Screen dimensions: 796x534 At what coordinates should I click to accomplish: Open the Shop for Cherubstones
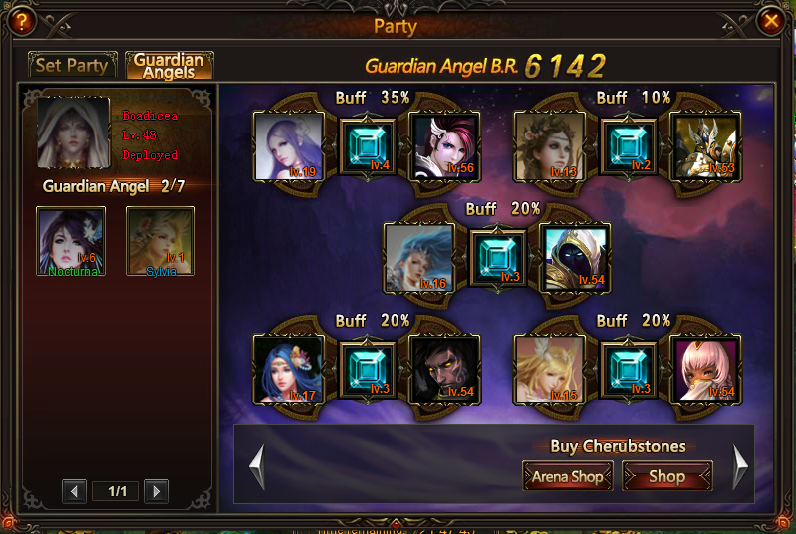667,476
